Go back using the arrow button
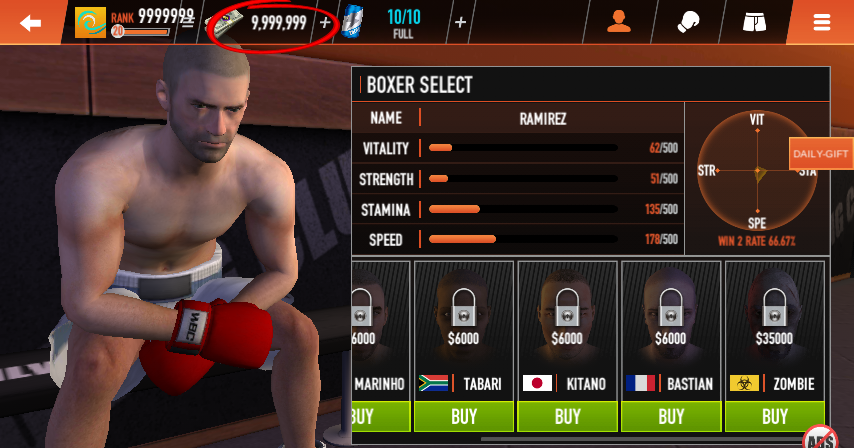854x448 pixels. 31,22
